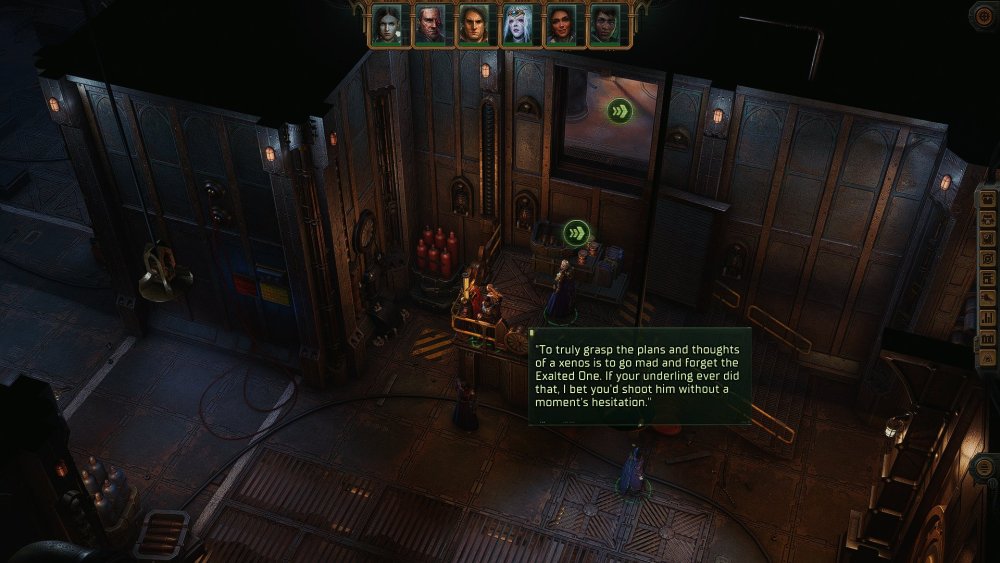Select the white-haired woman with headpiece portrait
This screenshot has height=563, width=1000.
518,25
